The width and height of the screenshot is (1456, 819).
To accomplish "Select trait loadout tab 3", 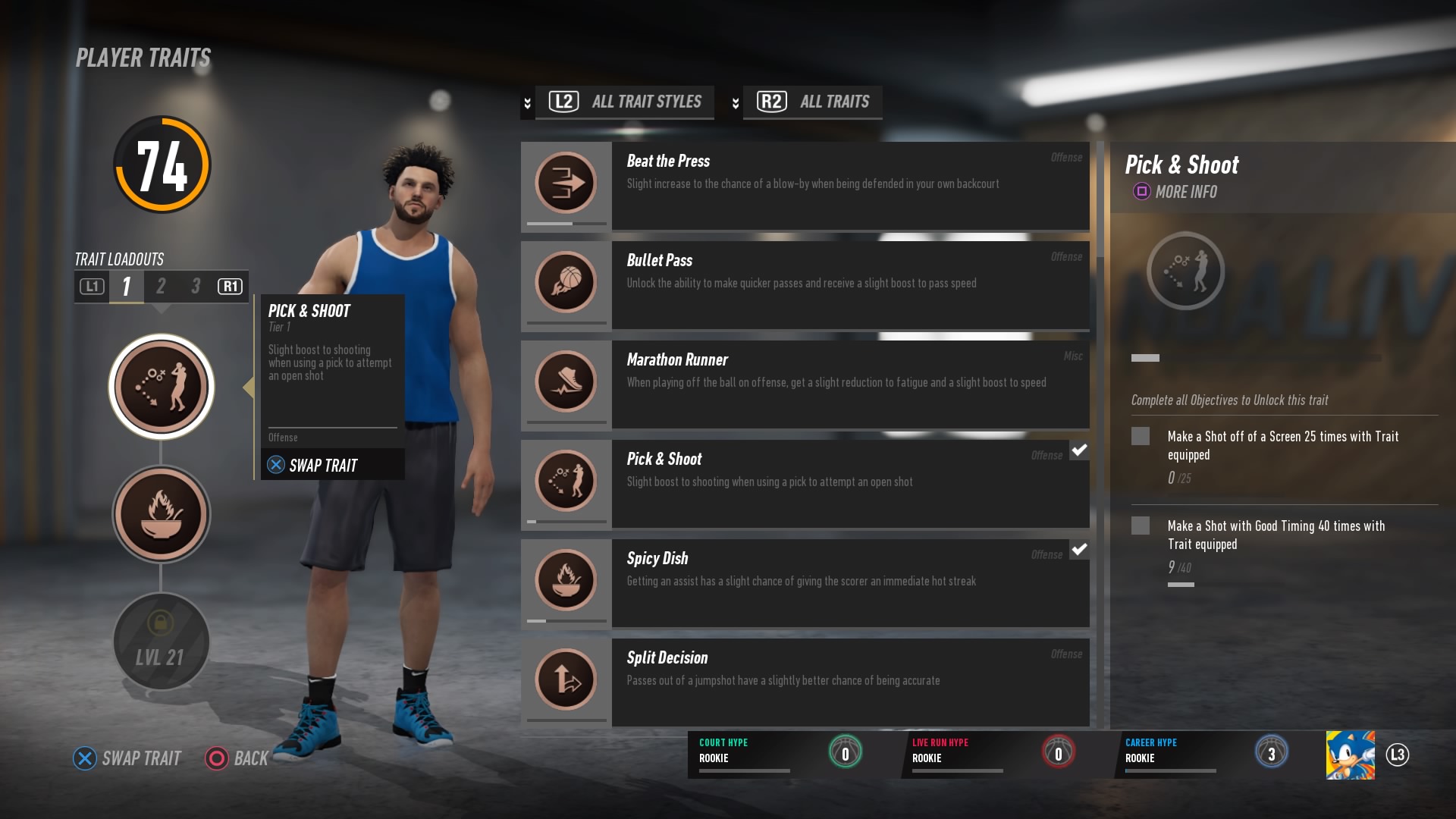I will [195, 287].
